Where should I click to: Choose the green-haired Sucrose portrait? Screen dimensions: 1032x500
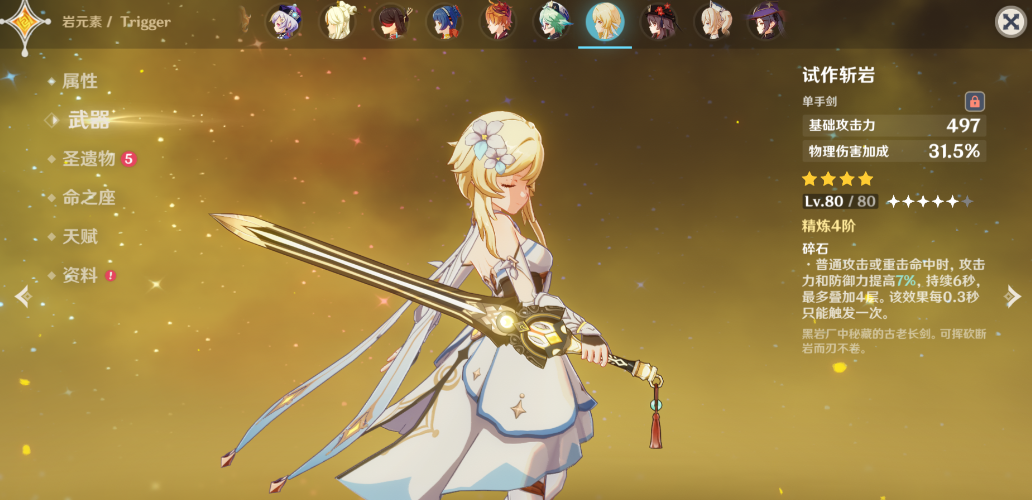551,22
